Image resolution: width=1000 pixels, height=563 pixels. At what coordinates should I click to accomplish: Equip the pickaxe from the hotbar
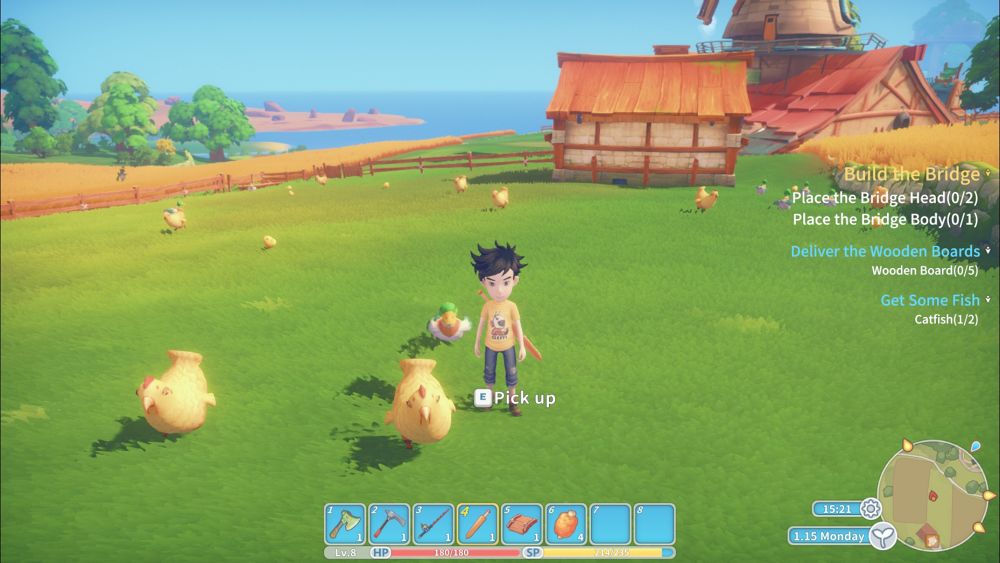tap(389, 523)
